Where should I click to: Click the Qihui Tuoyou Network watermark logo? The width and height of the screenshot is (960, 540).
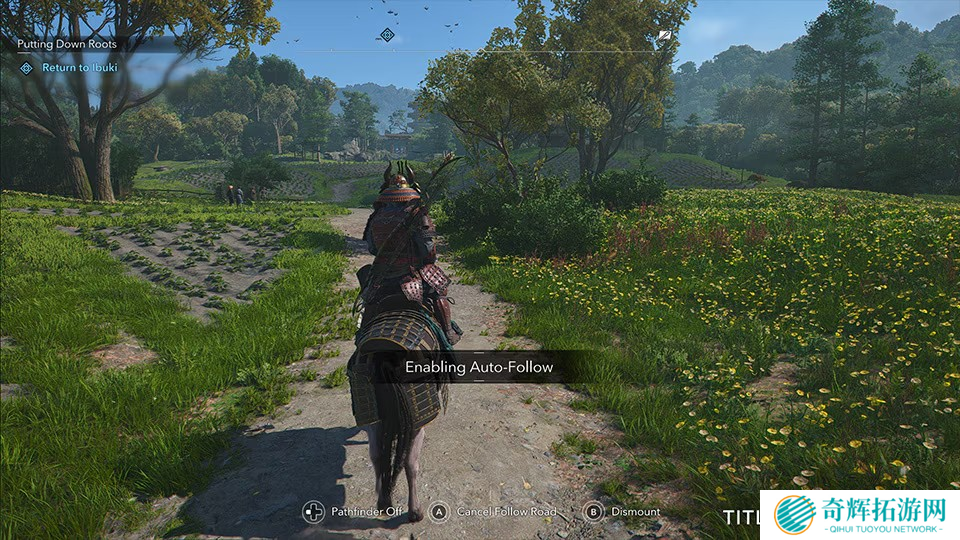[x=858, y=515]
